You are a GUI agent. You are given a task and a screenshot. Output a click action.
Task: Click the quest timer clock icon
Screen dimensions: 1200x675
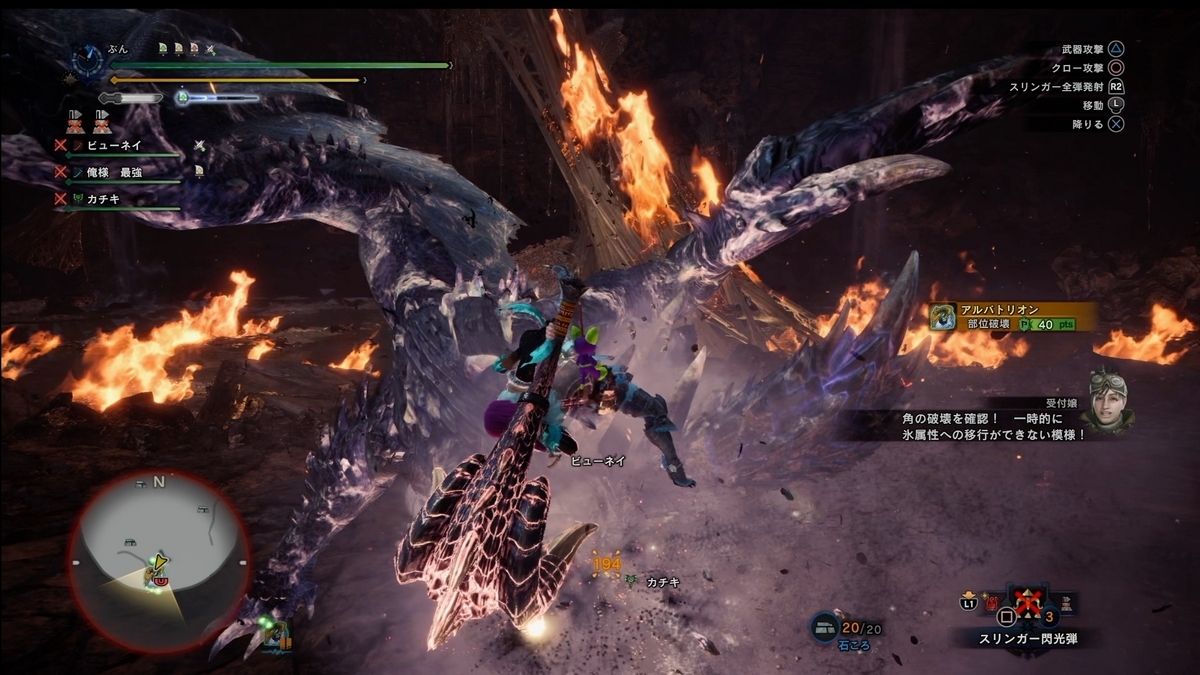(x=87, y=62)
